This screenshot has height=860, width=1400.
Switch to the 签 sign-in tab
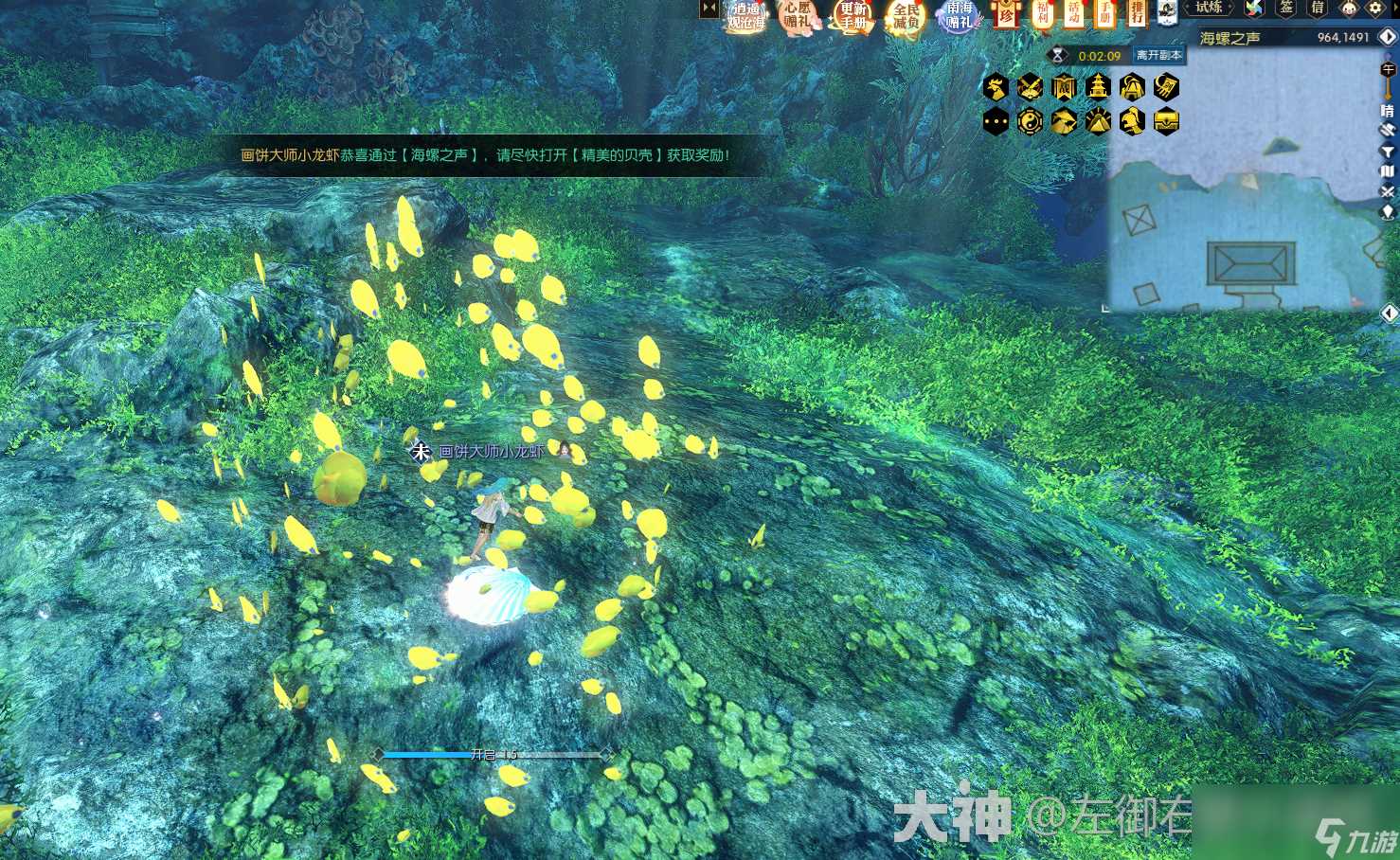[1287, 9]
